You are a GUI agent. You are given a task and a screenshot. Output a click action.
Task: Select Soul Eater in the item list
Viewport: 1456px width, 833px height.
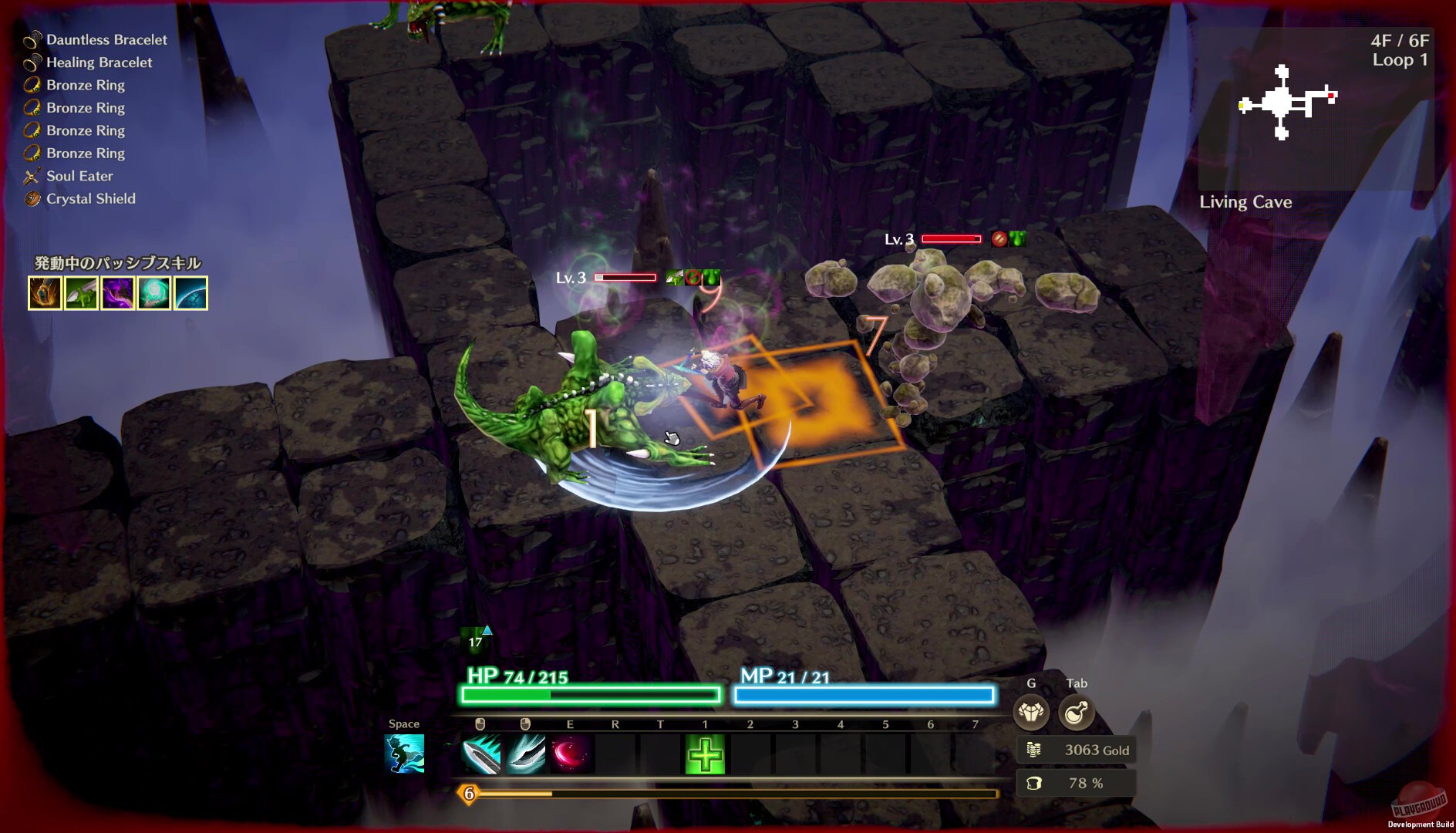point(80,176)
